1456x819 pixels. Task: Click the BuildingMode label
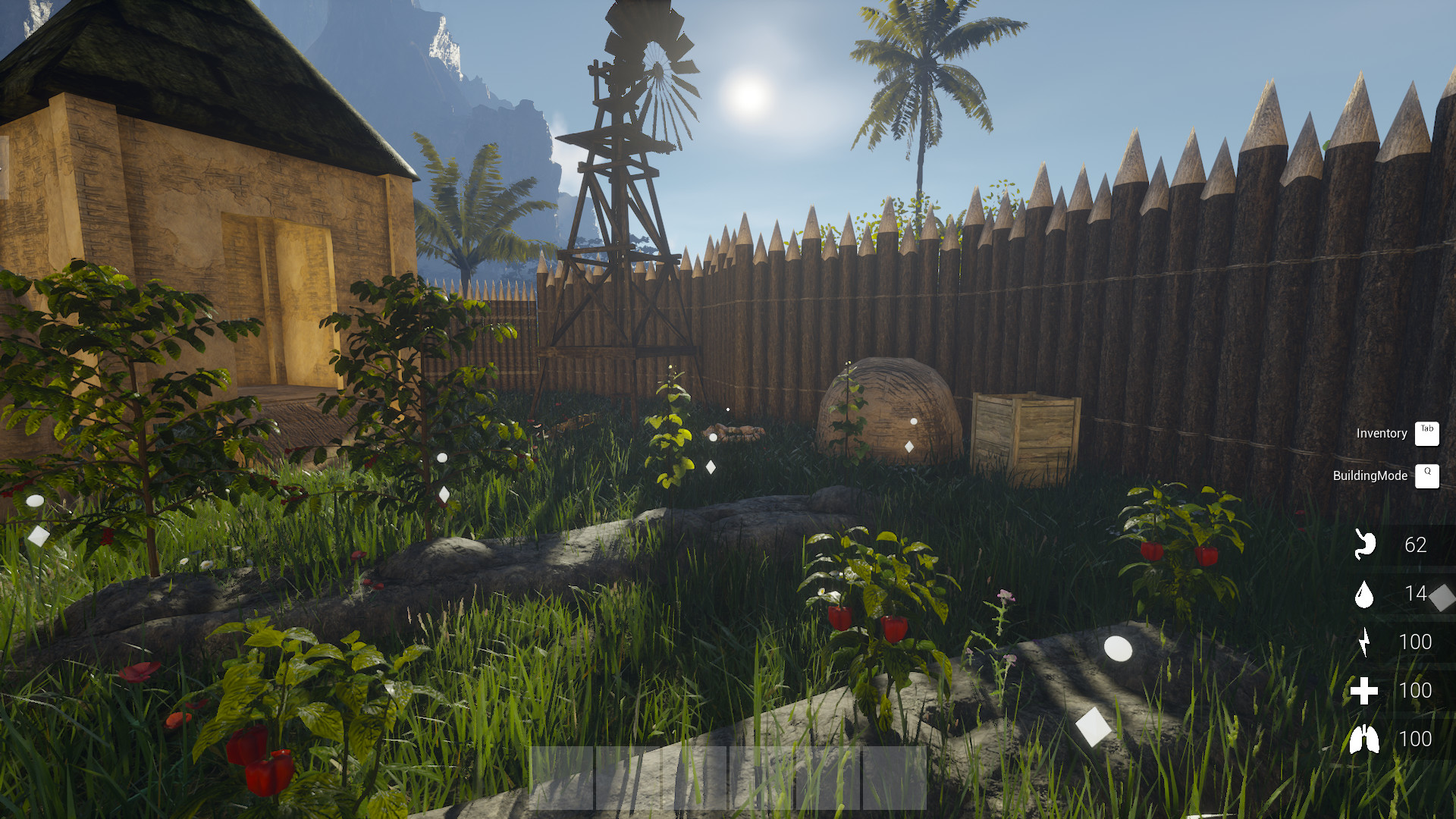(1370, 476)
